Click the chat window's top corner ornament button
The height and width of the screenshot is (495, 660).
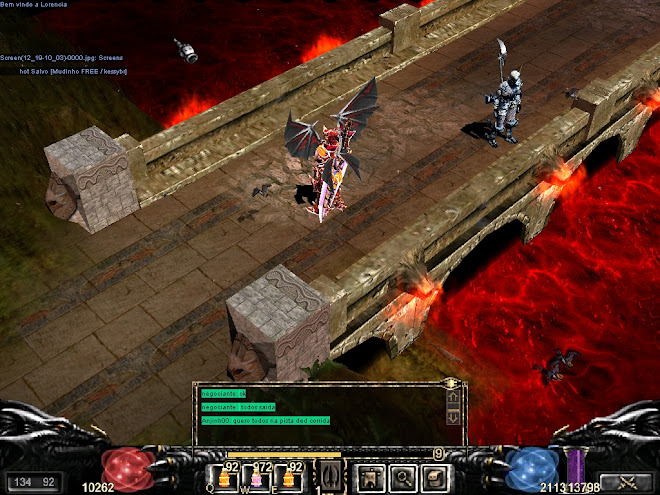coord(452,383)
